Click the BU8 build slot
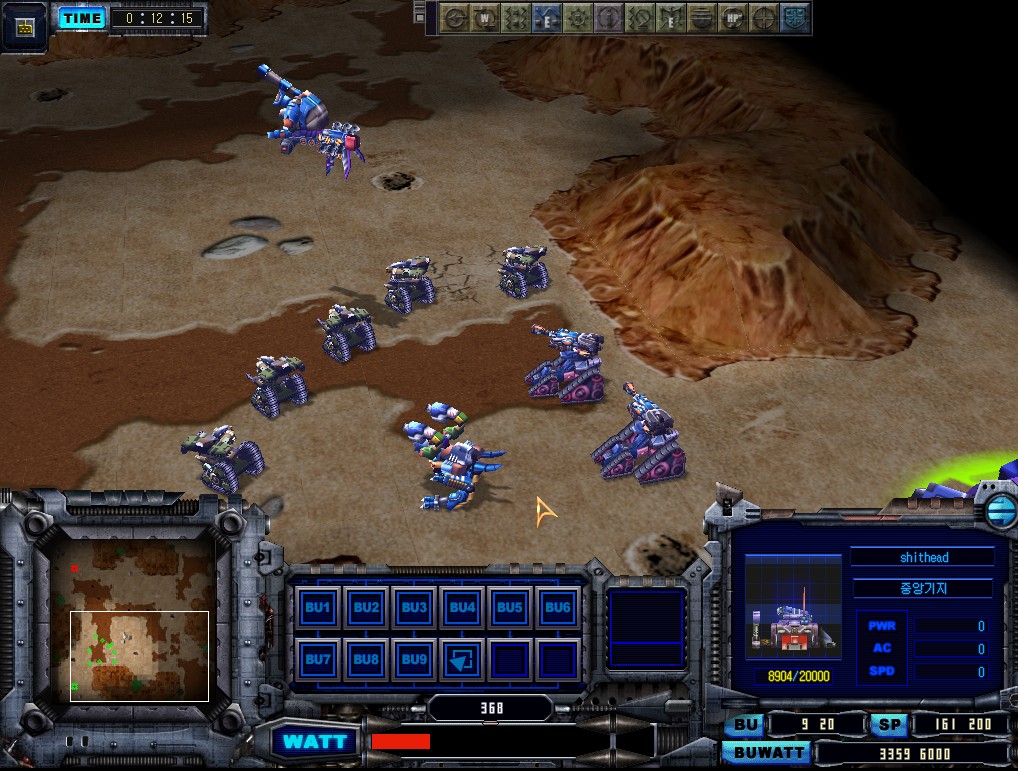 (x=366, y=659)
